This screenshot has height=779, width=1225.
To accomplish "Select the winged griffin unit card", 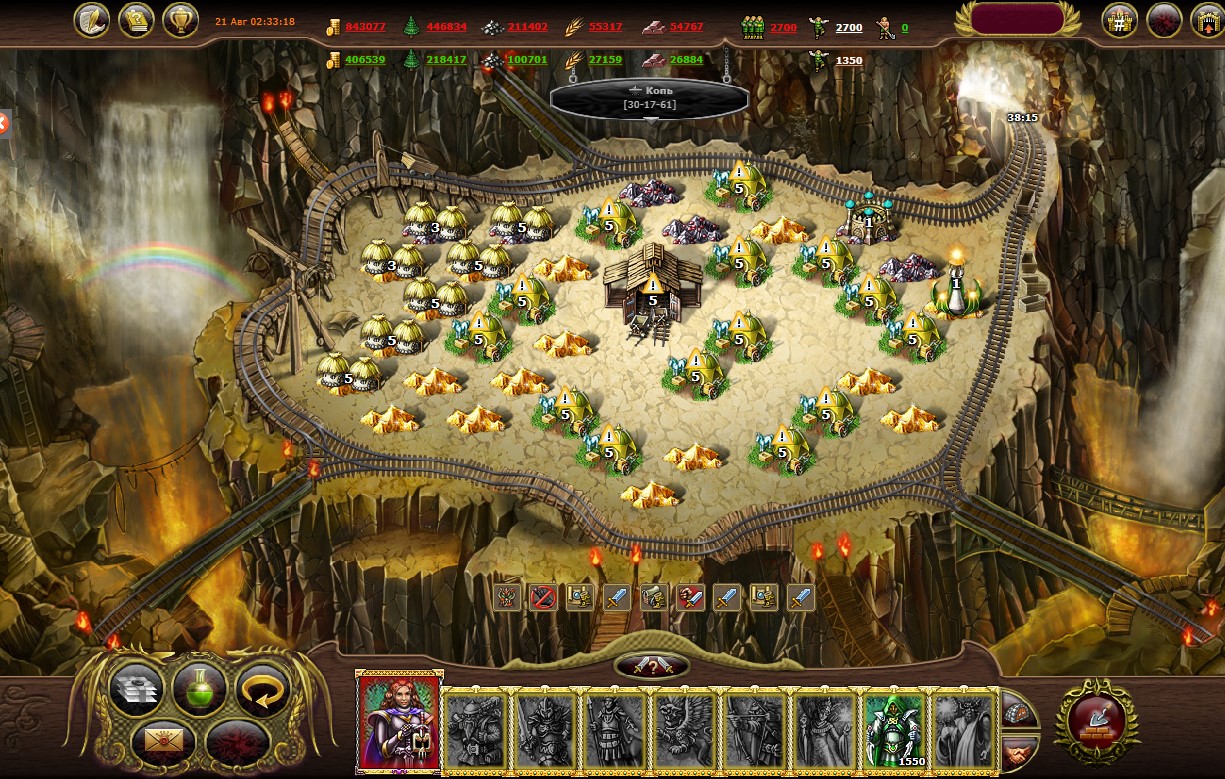I will pyautogui.click(x=684, y=729).
